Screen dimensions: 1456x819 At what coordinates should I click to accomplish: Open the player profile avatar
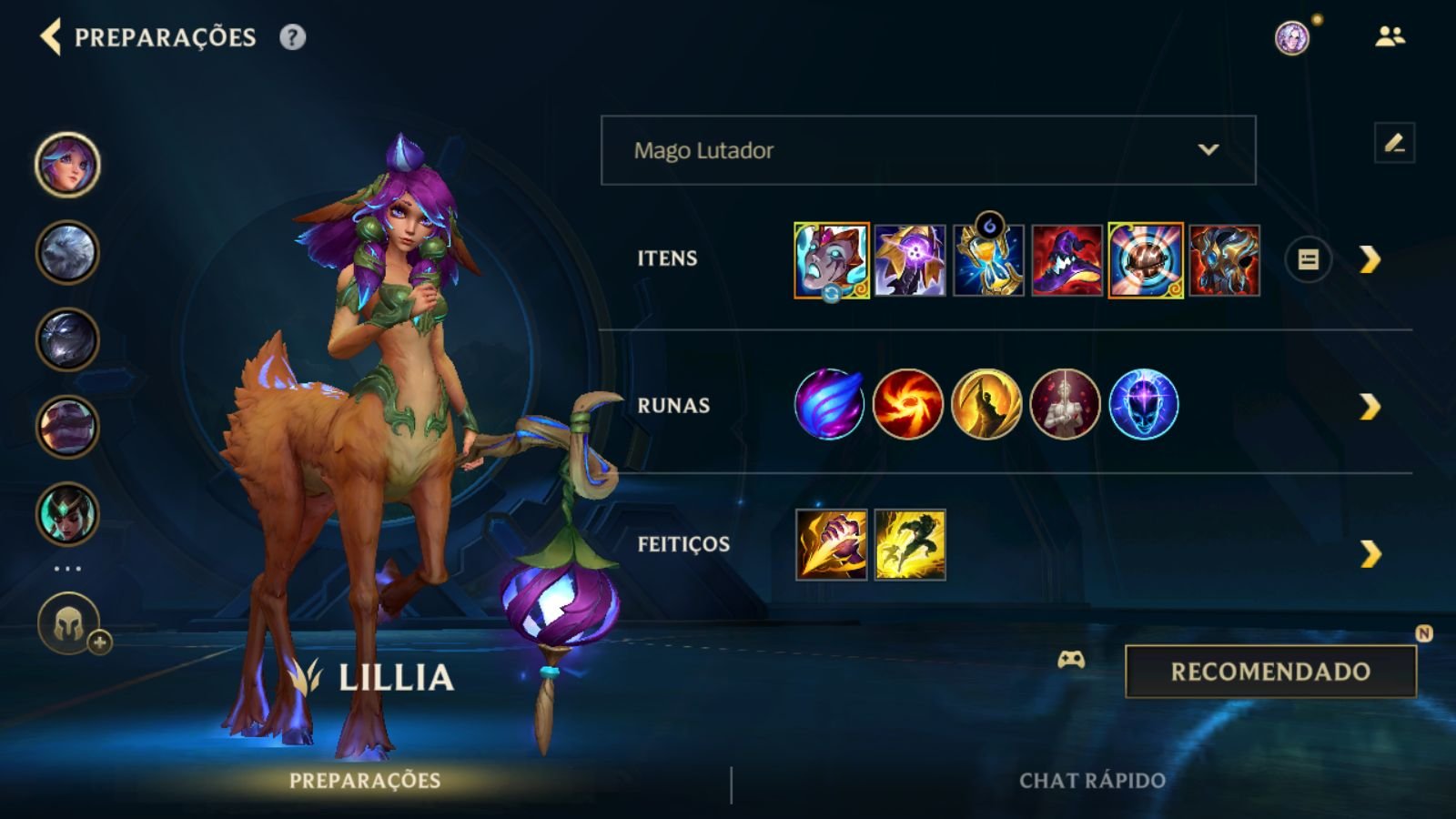[x=1291, y=37]
